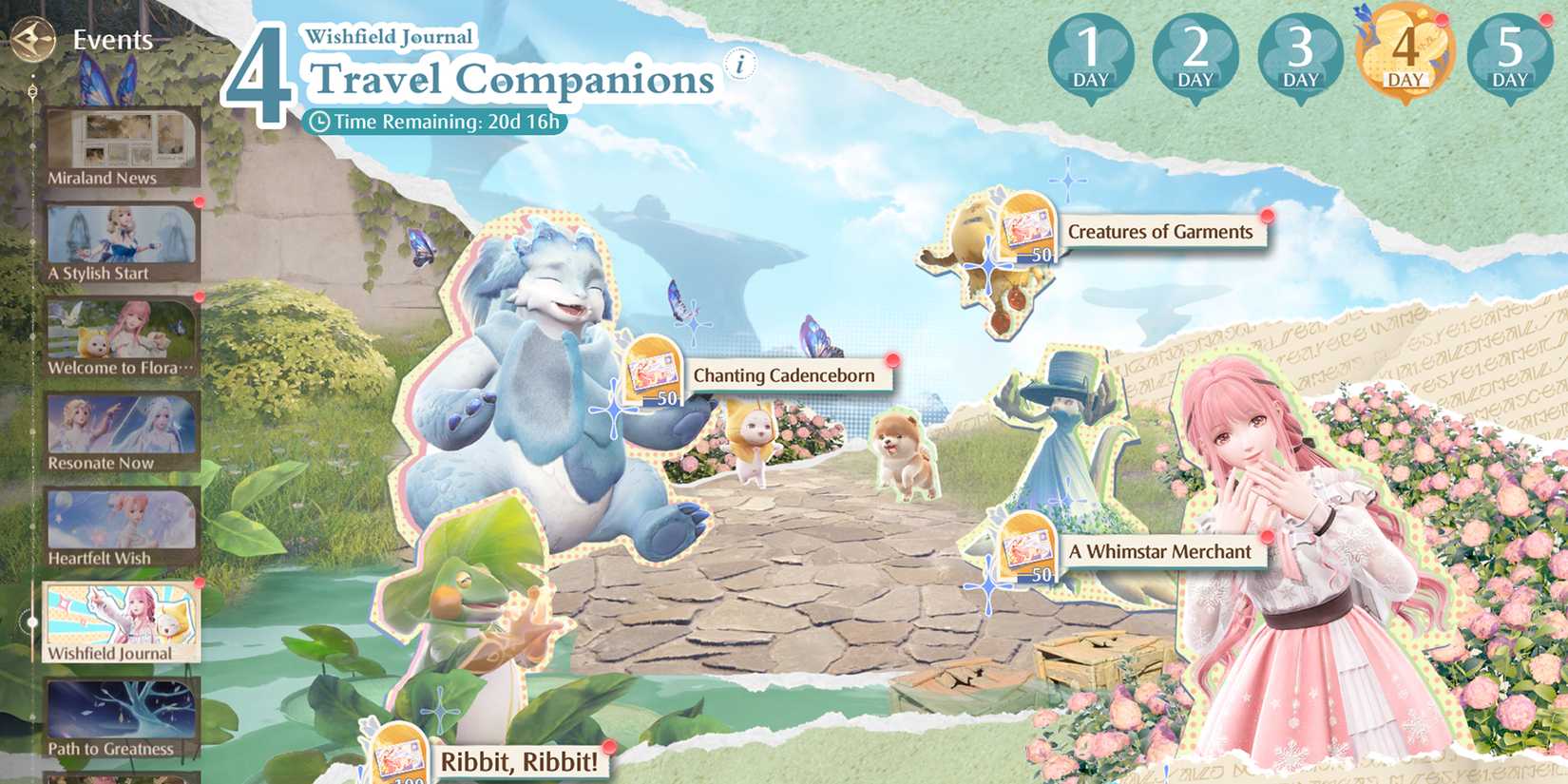Open the Resonate Now event
Image resolution: width=1568 pixels, height=784 pixels.
click(x=122, y=428)
